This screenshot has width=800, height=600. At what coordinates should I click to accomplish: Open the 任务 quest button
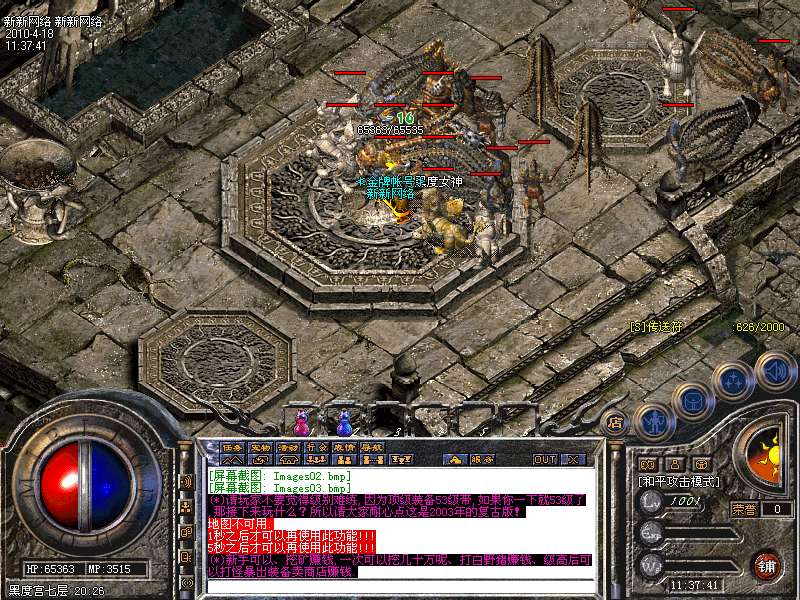[232, 447]
